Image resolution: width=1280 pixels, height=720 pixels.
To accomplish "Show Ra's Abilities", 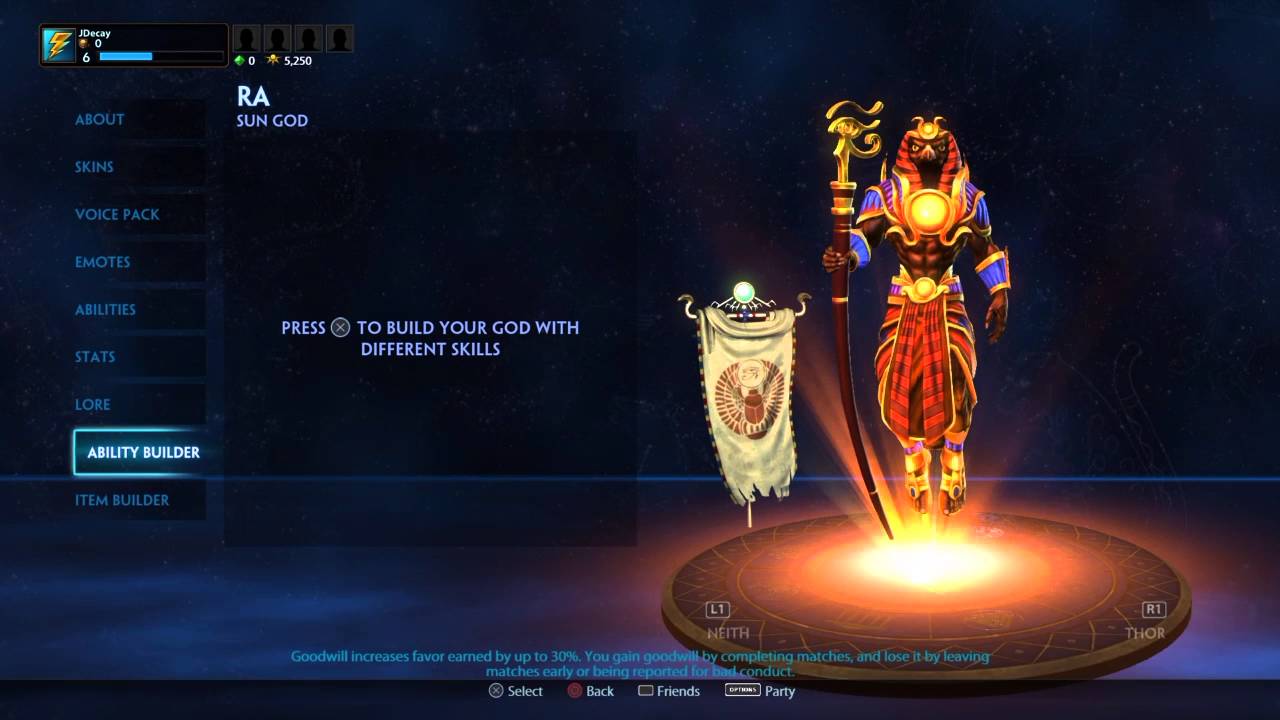I will pyautogui.click(x=105, y=309).
